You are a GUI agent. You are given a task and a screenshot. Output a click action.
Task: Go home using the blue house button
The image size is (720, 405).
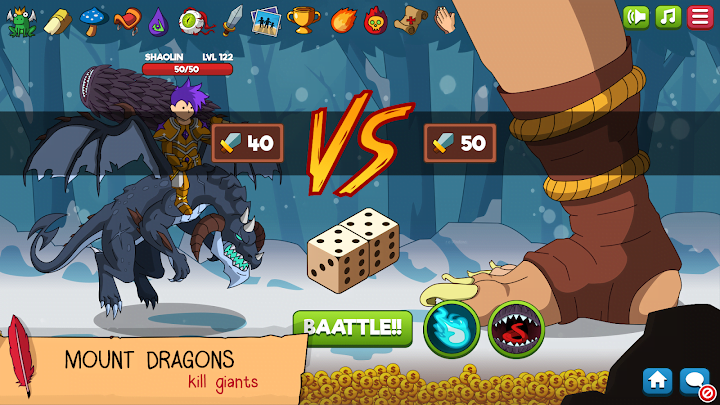click(x=657, y=380)
